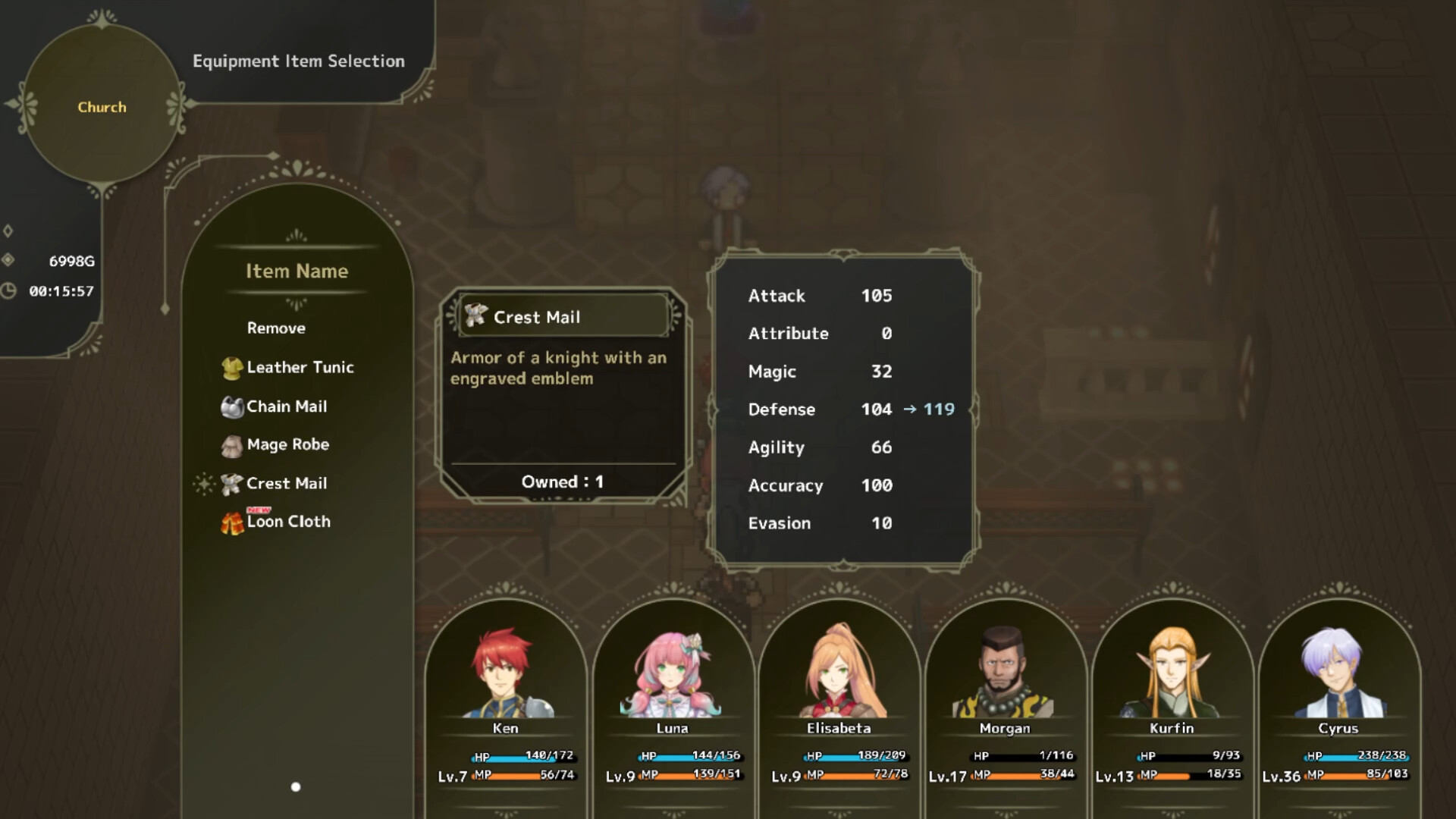1456x819 pixels.
Task: Click the diamond icon beside the gold amount
Action: [x=9, y=262]
